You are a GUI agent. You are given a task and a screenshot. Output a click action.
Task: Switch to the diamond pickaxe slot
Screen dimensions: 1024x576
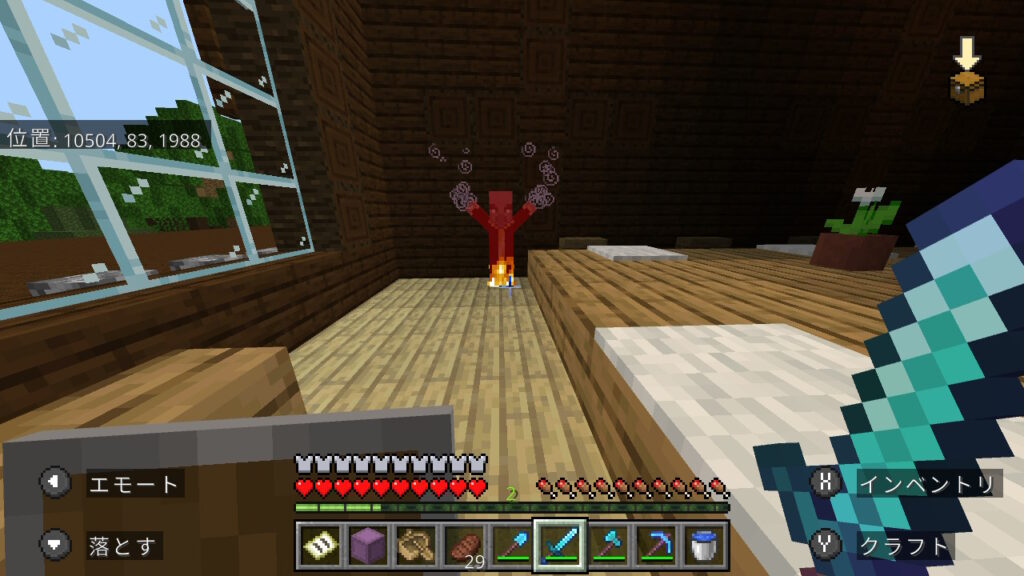pos(654,546)
